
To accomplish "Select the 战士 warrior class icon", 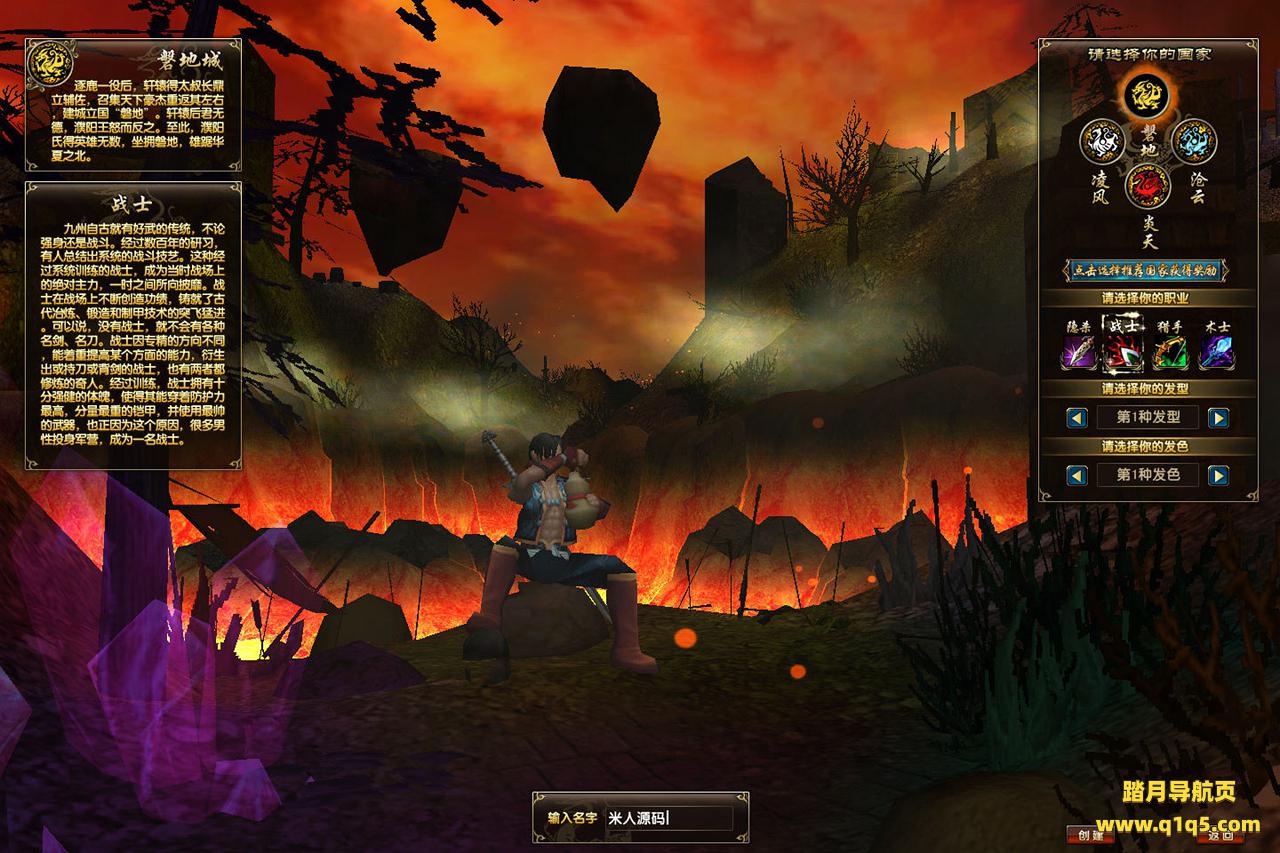I will 1123,351.
